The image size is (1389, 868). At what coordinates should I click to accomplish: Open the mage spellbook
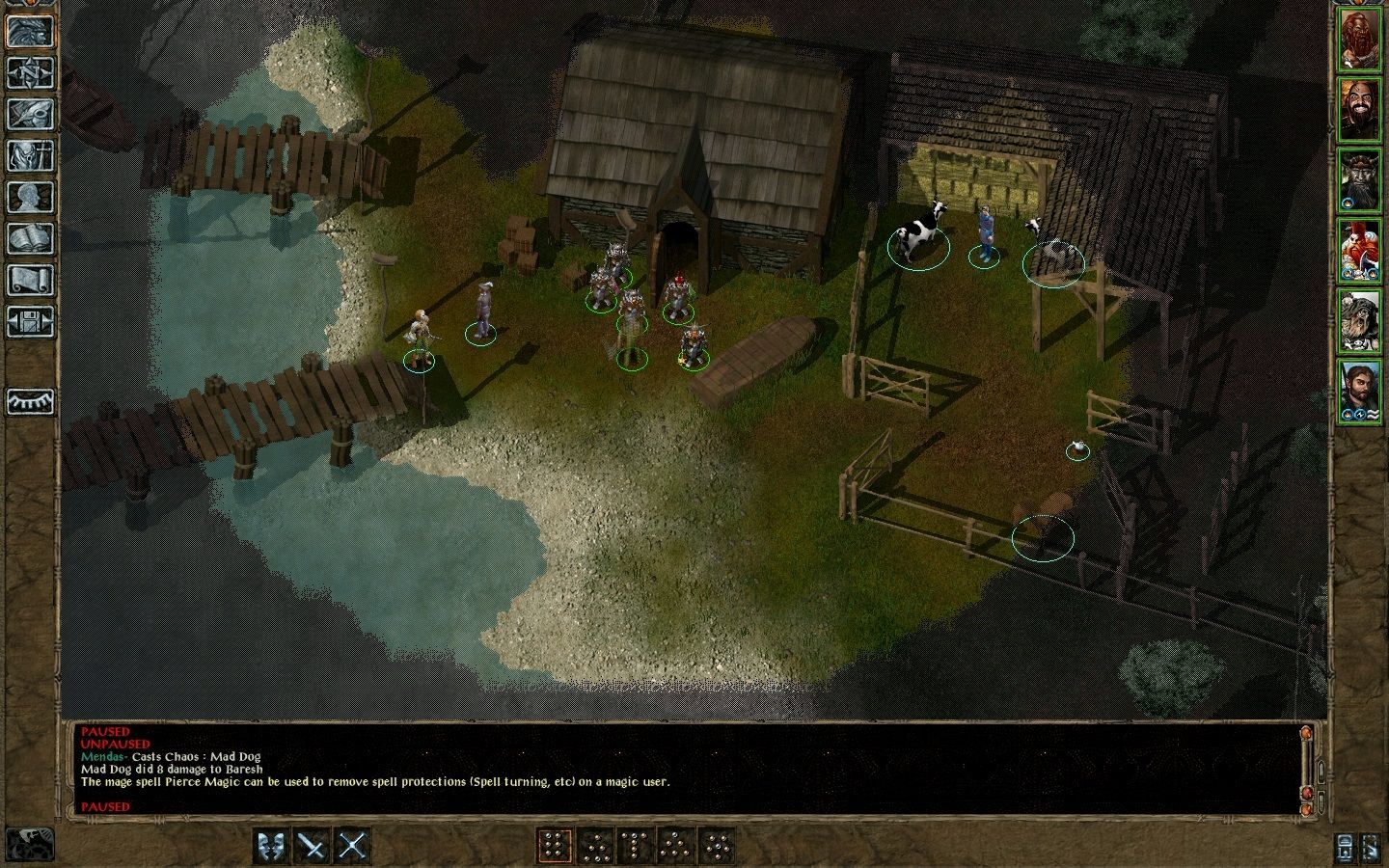(x=30, y=239)
